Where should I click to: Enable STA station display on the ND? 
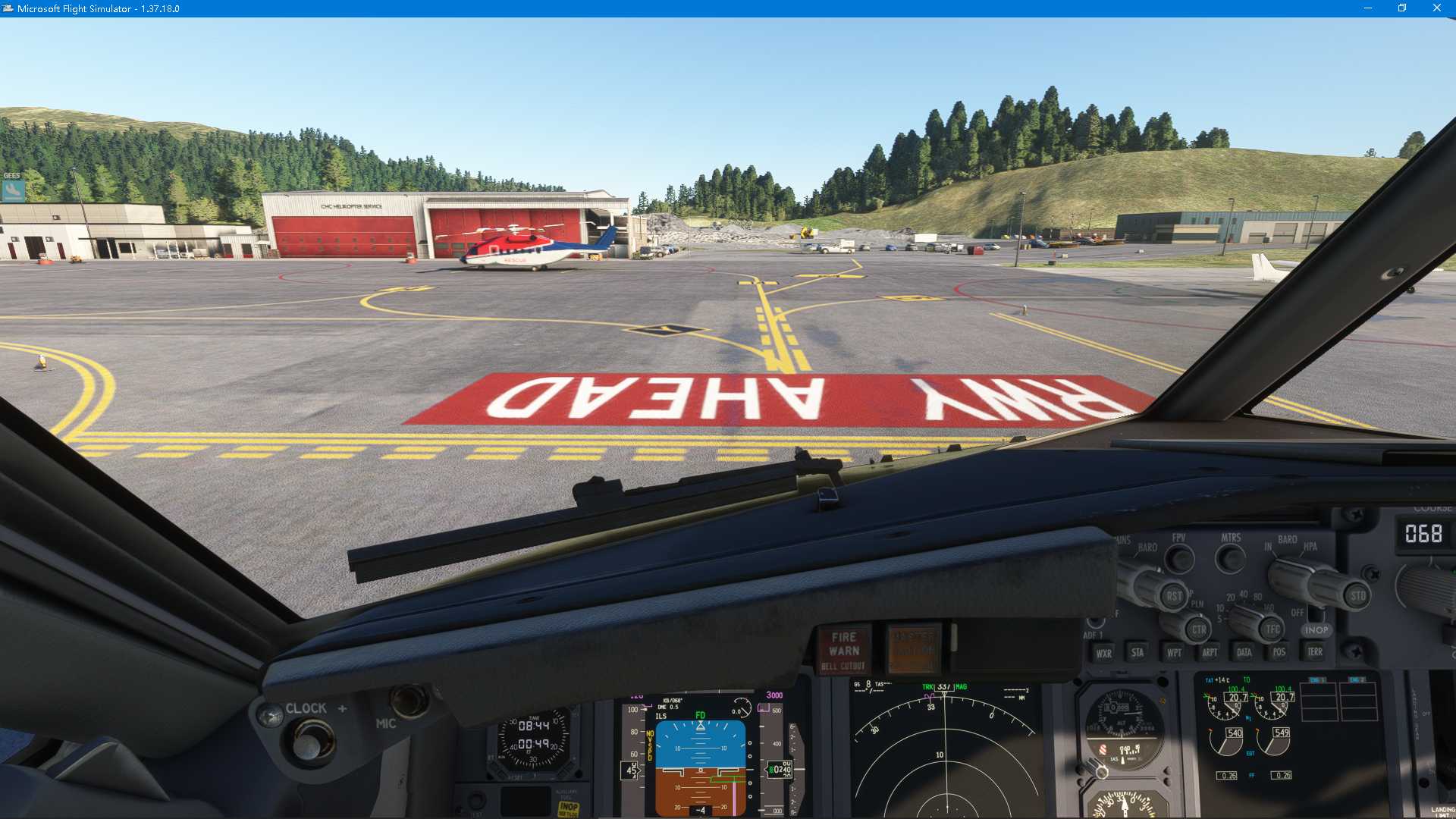1138,652
